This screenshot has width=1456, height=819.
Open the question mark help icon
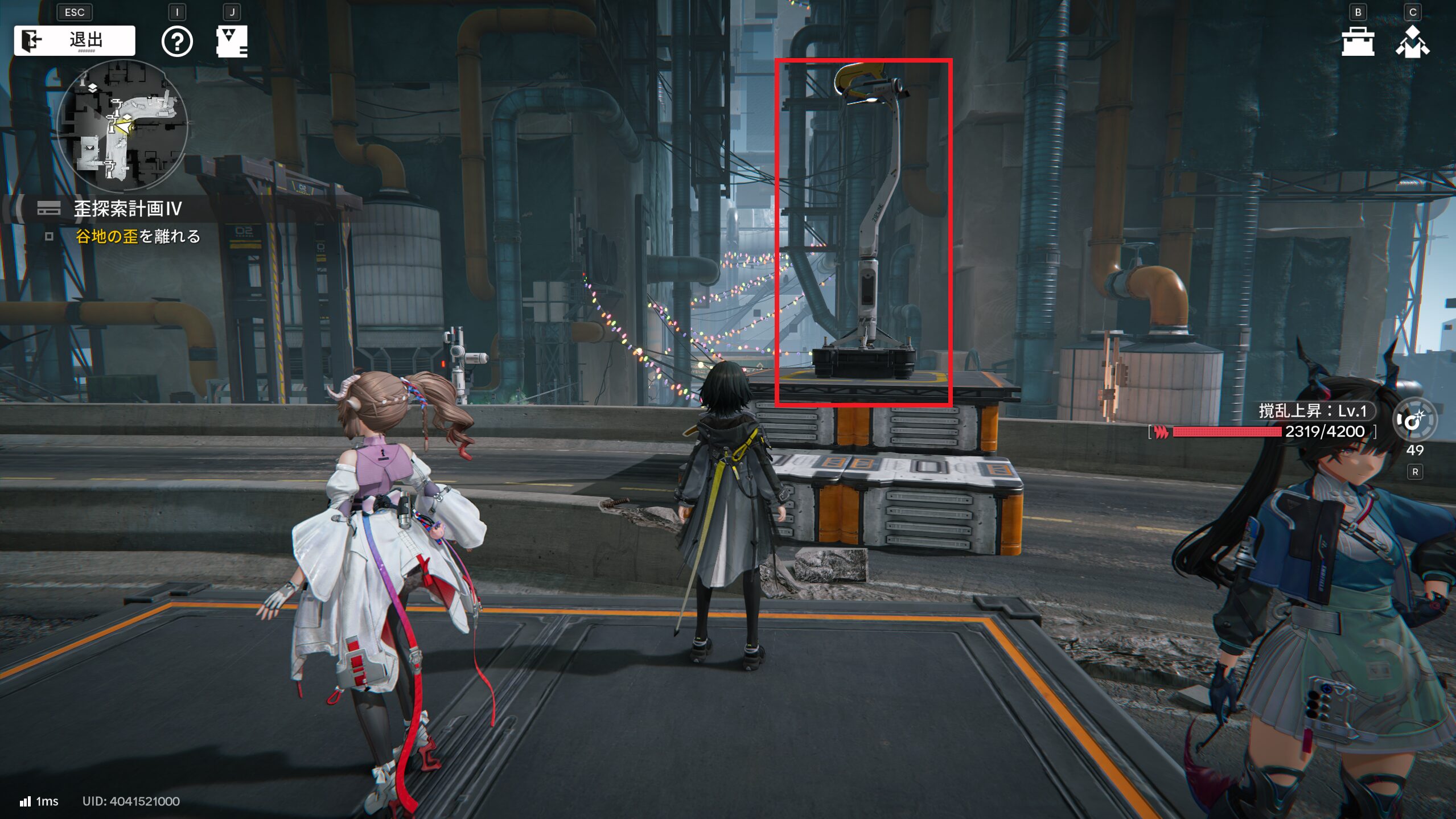tap(177, 42)
